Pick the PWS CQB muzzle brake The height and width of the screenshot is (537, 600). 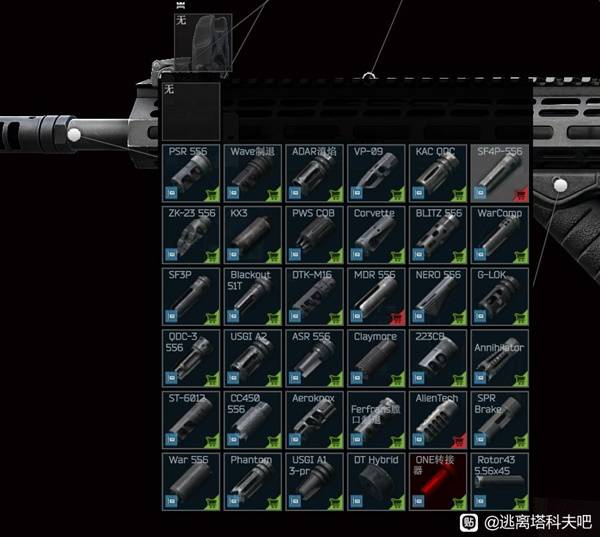[x=314, y=234]
